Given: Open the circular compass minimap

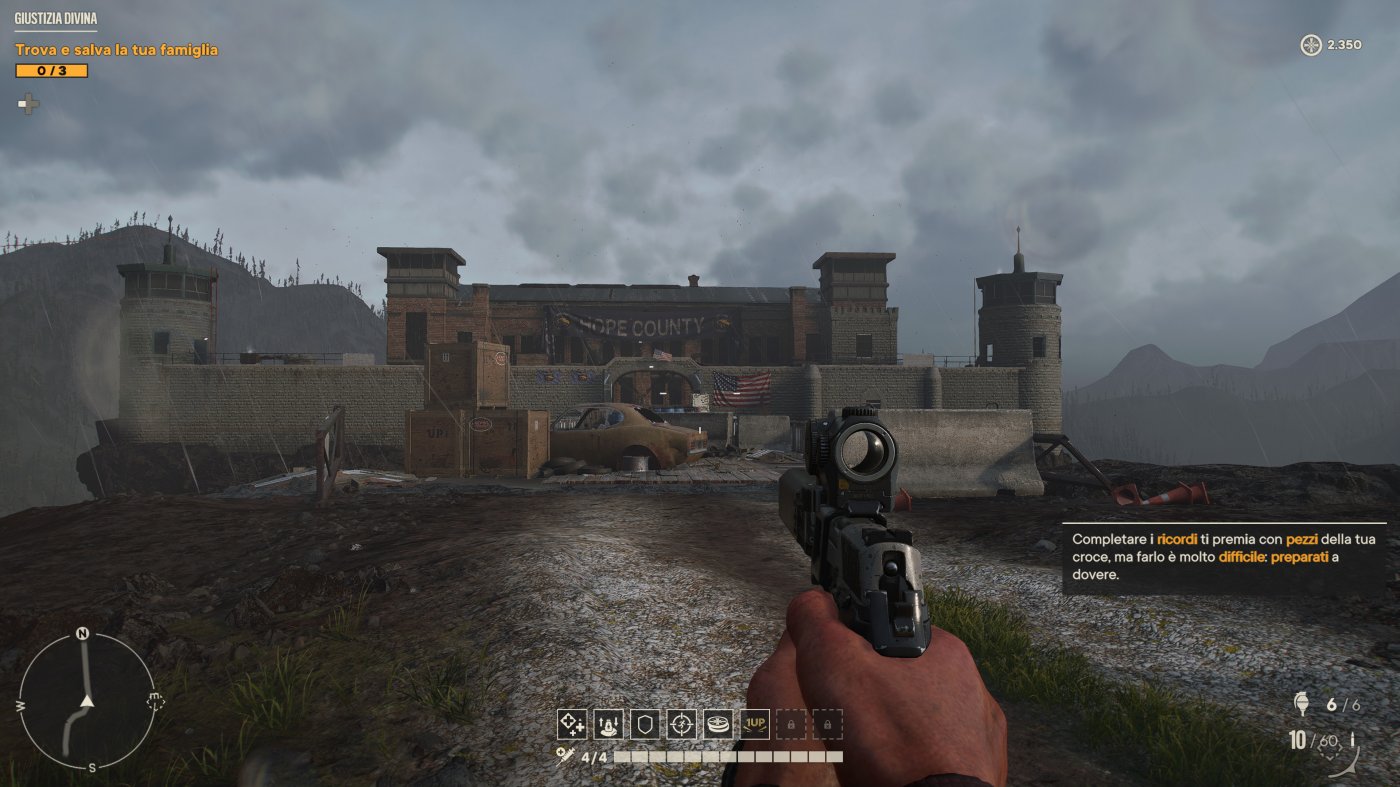Looking at the screenshot, I should point(87,701).
